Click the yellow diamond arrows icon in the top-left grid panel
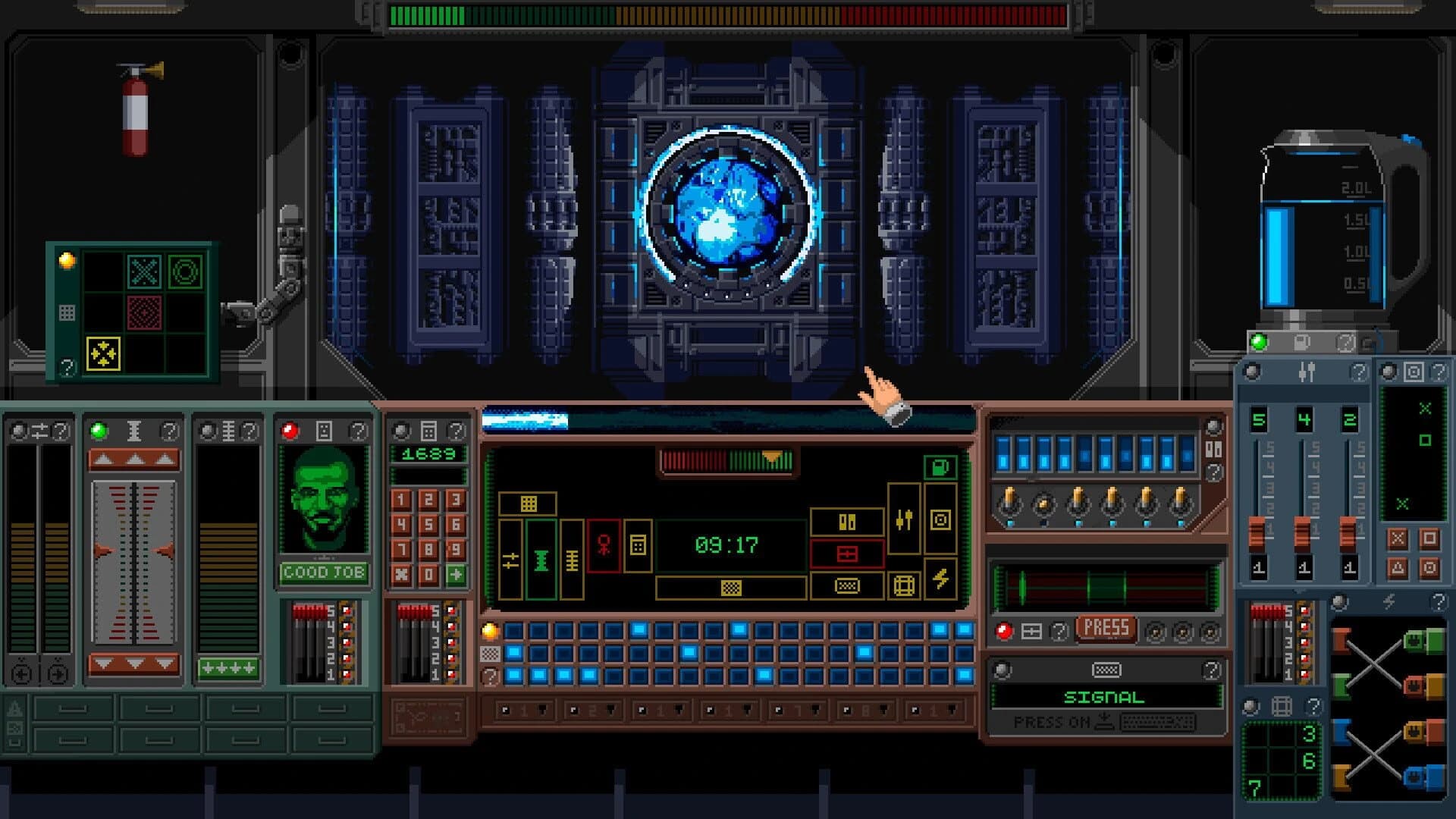 [x=103, y=353]
